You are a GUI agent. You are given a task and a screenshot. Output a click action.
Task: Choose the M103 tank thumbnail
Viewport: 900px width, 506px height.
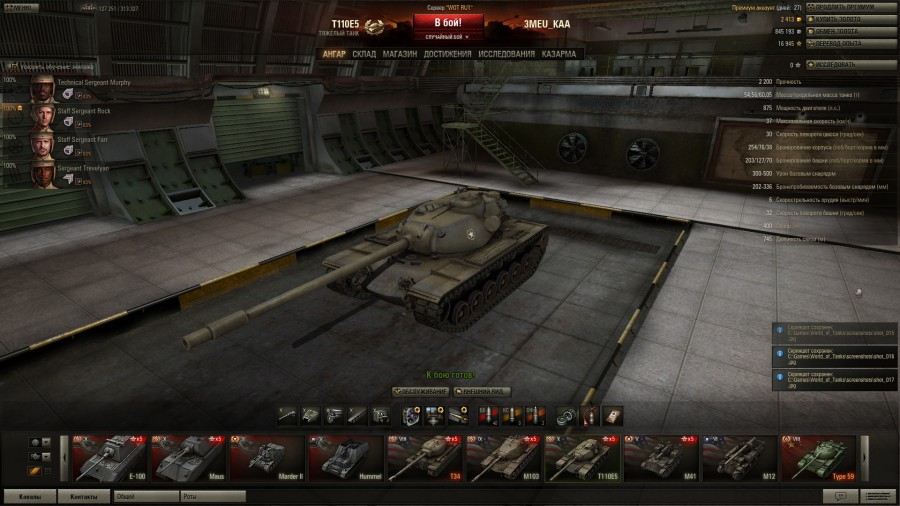pos(501,458)
